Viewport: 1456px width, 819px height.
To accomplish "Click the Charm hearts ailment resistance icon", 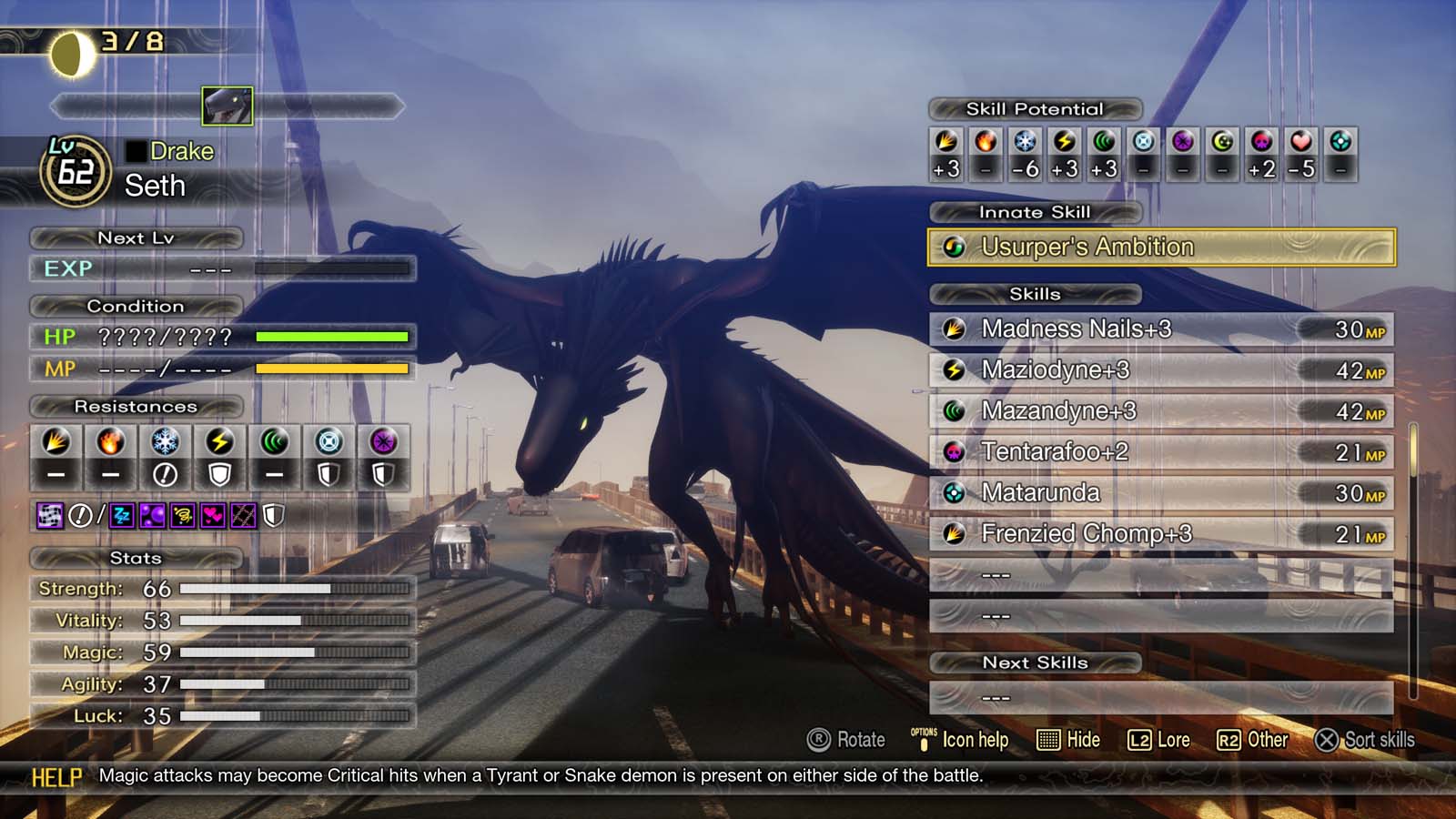I will (x=212, y=517).
